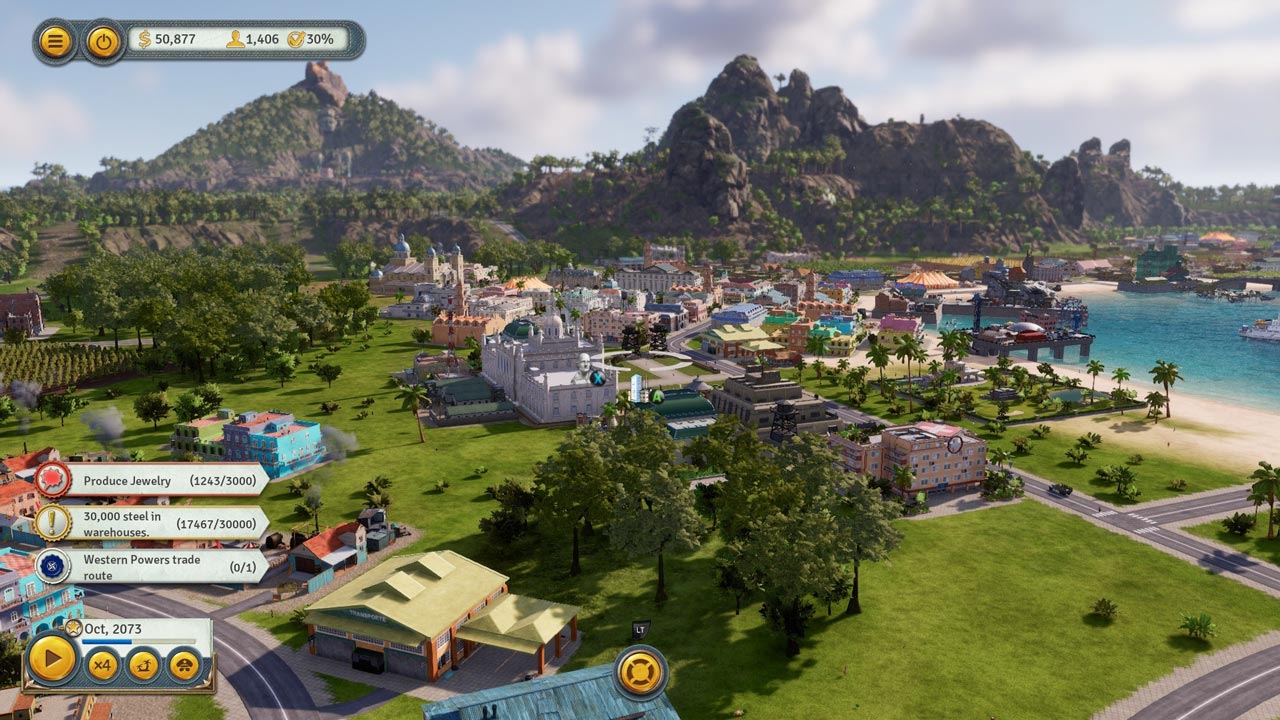
Task: Click the yellow lifebuoy button
Action: [640, 672]
